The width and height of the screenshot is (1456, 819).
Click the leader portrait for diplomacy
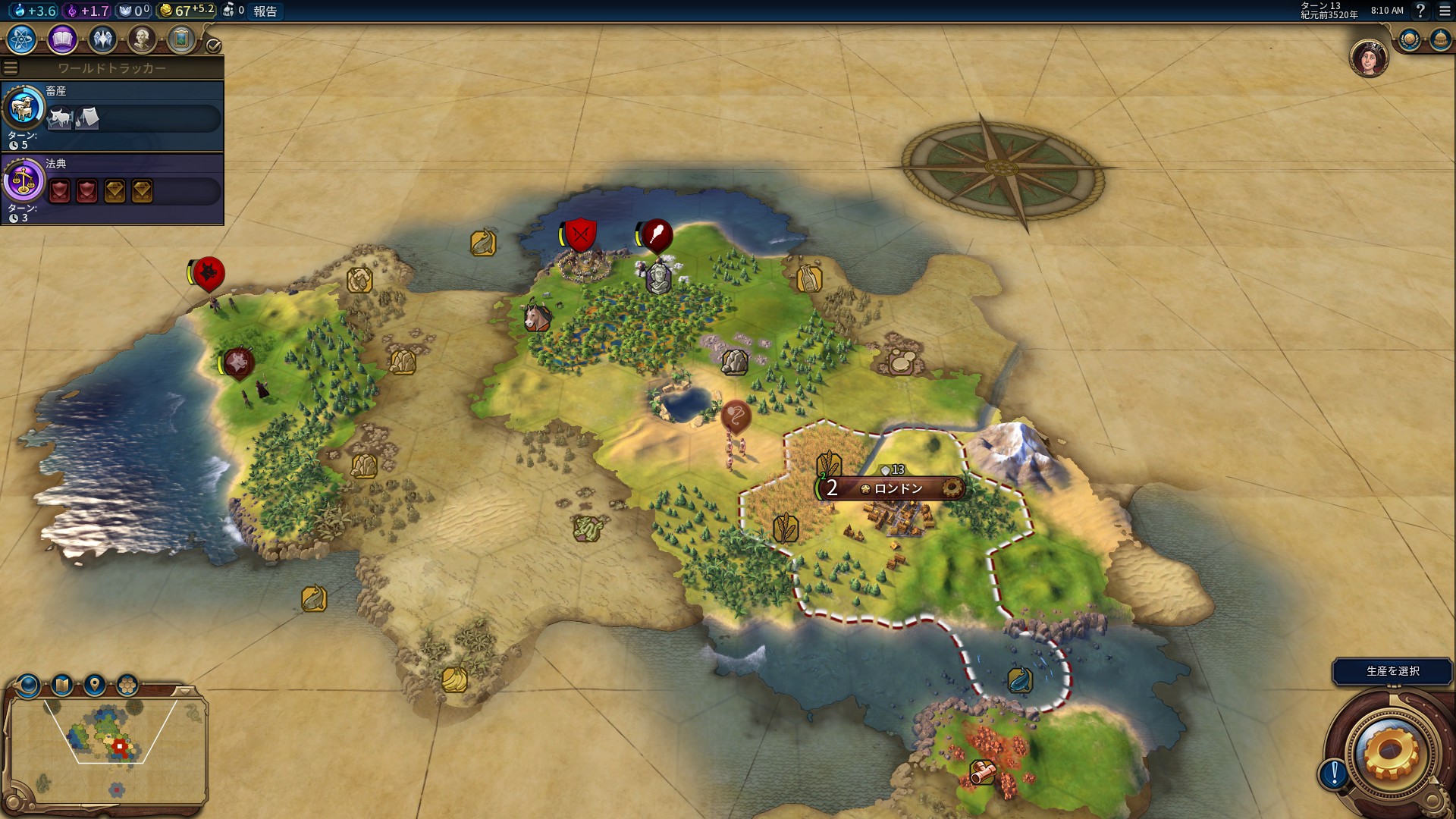[1369, 58]
